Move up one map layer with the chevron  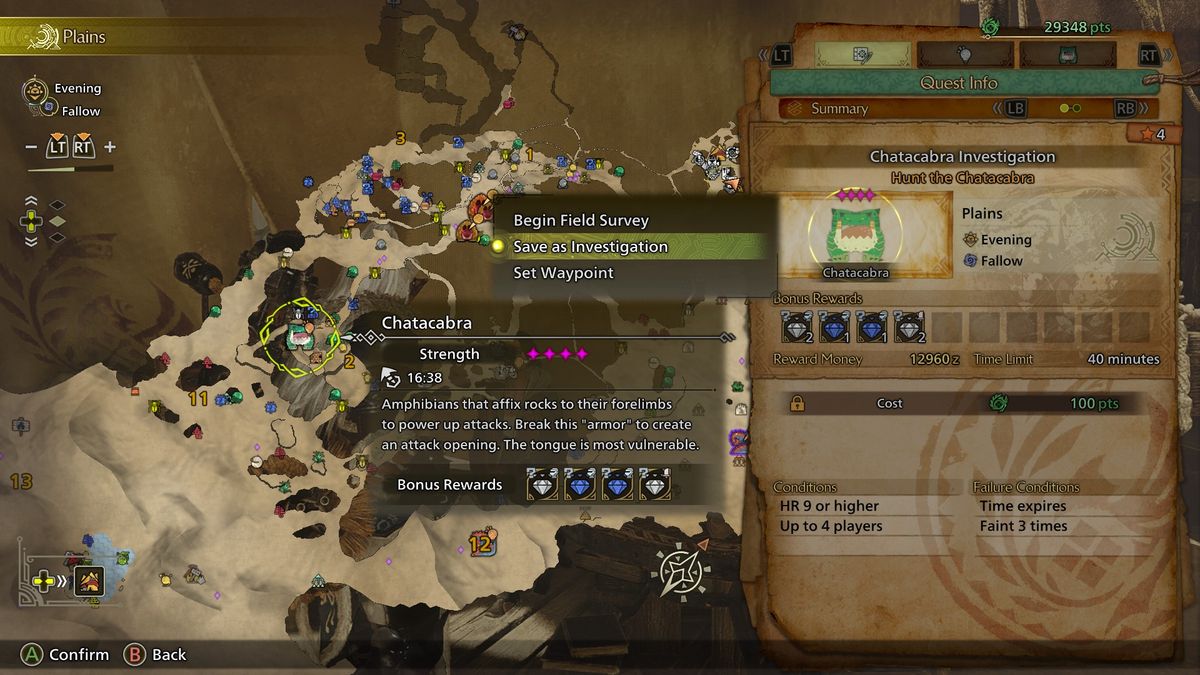pos(32,198)
